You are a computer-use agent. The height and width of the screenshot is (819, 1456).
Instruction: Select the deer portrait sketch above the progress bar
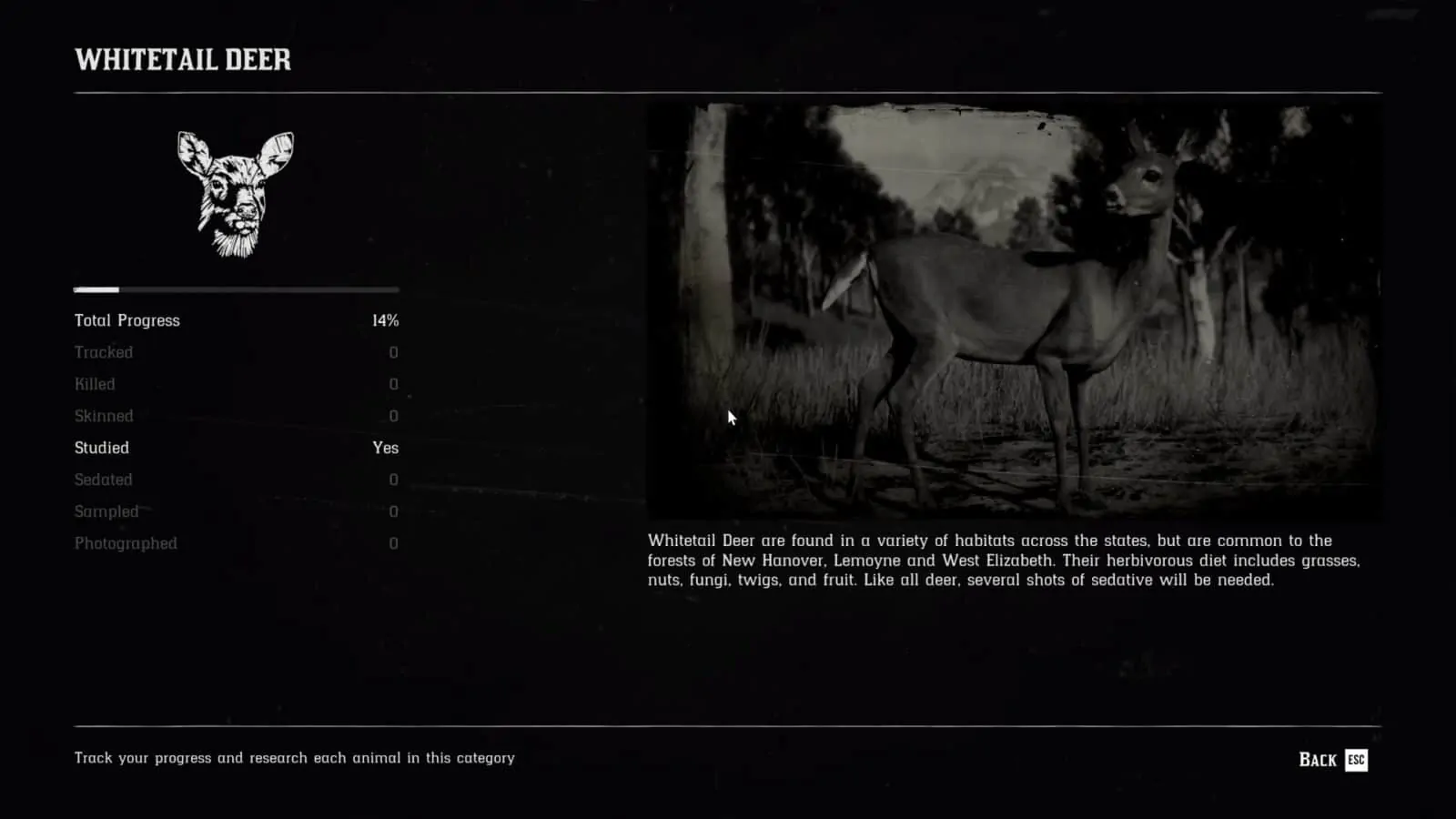point(234,194)
